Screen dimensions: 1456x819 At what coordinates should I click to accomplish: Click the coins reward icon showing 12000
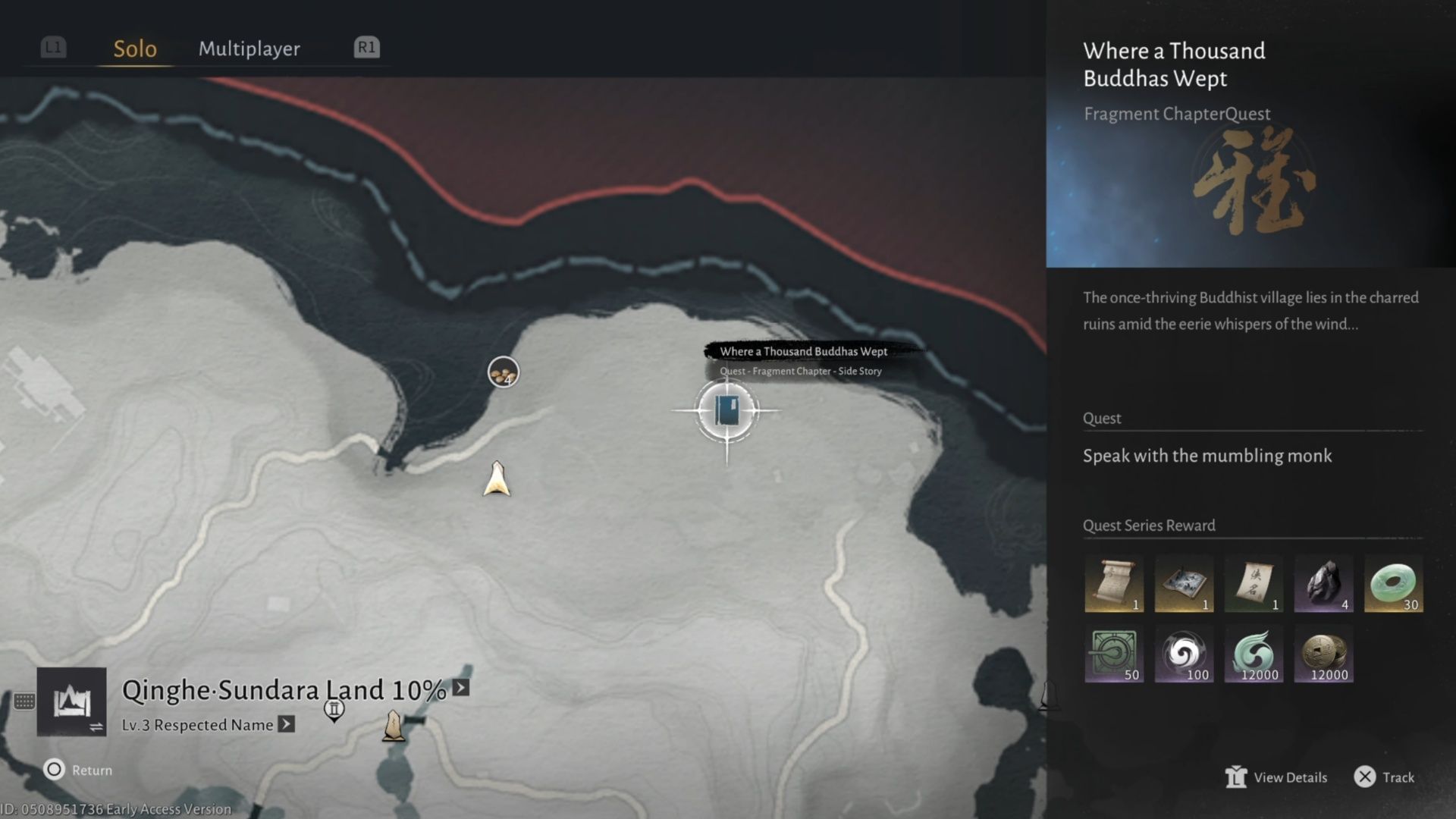[1323, 654]
